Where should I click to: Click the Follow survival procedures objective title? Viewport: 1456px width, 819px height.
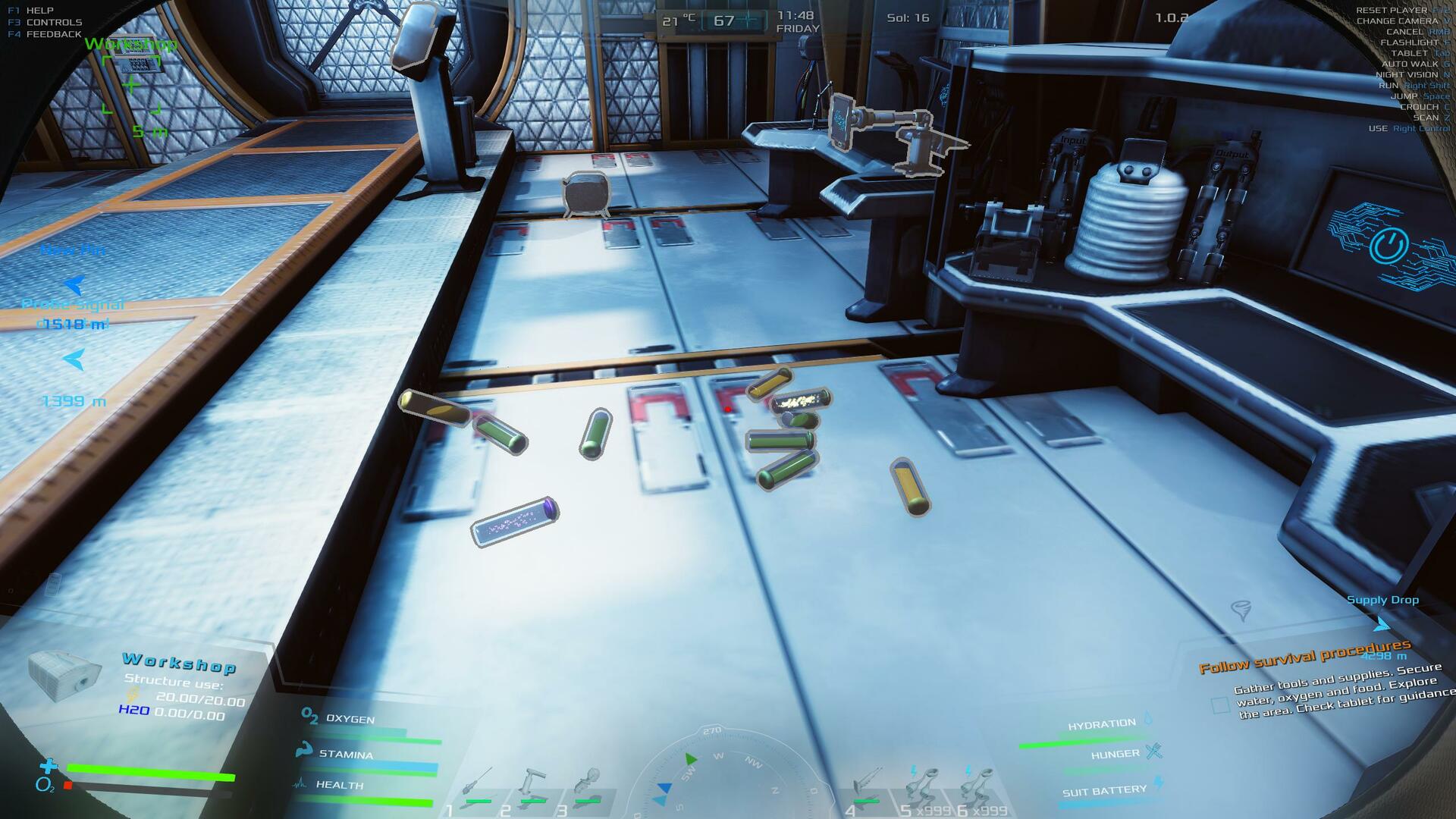click(1304, 657)
